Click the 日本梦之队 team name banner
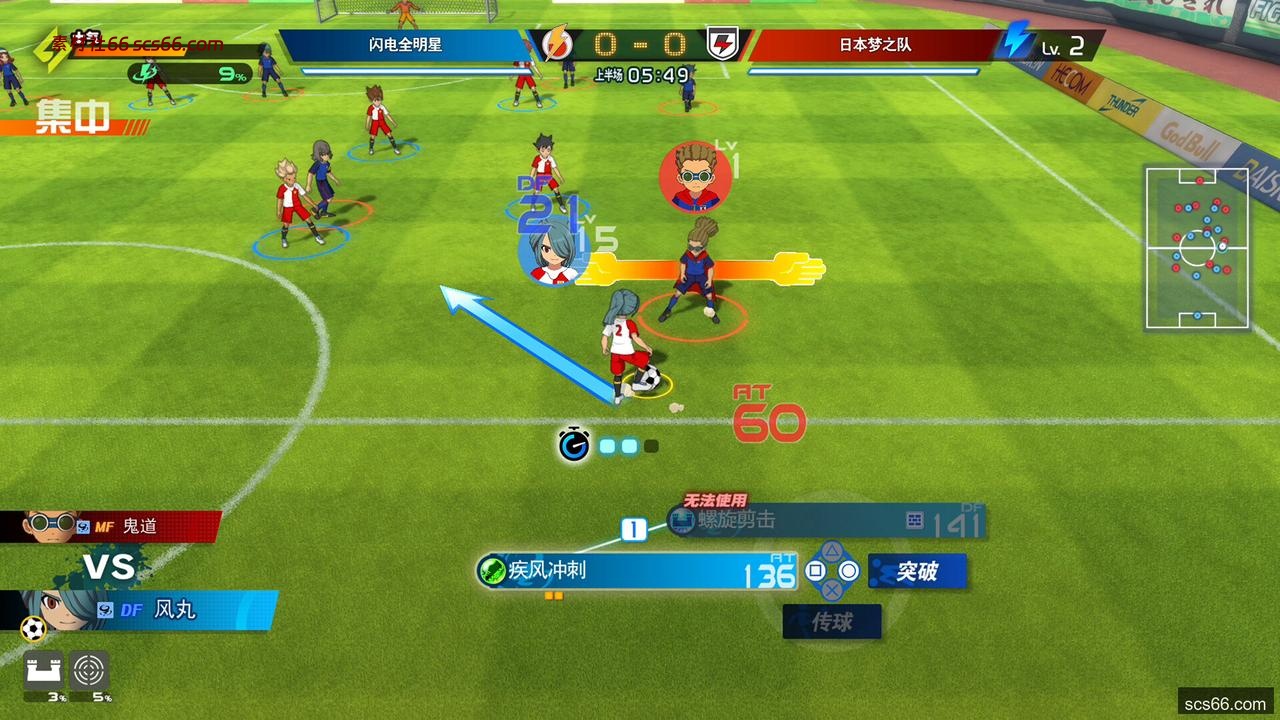Viewport: 1280px width, 720px height. (873, 45)
